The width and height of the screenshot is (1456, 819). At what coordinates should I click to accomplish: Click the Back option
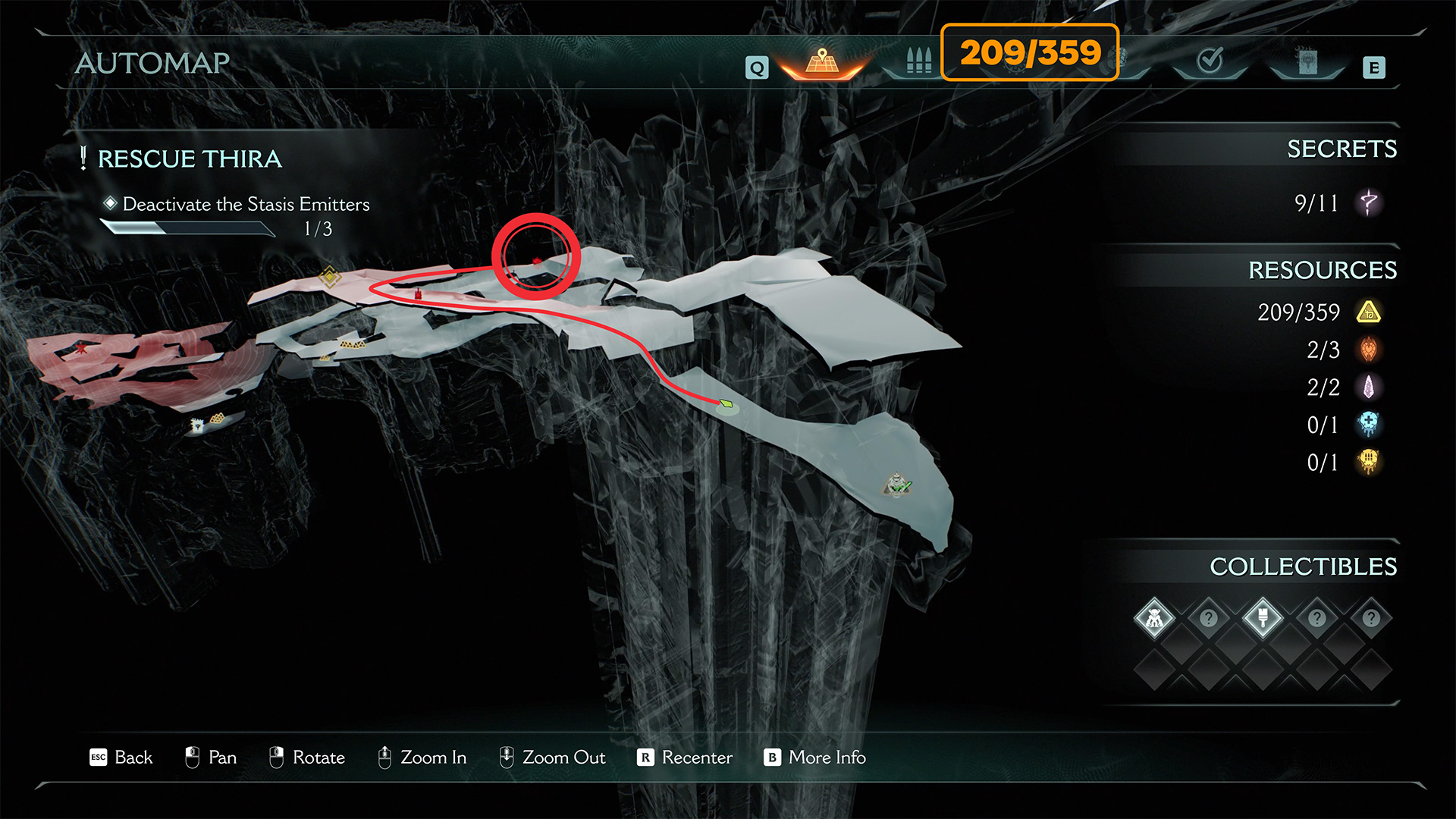coord(121,758)
